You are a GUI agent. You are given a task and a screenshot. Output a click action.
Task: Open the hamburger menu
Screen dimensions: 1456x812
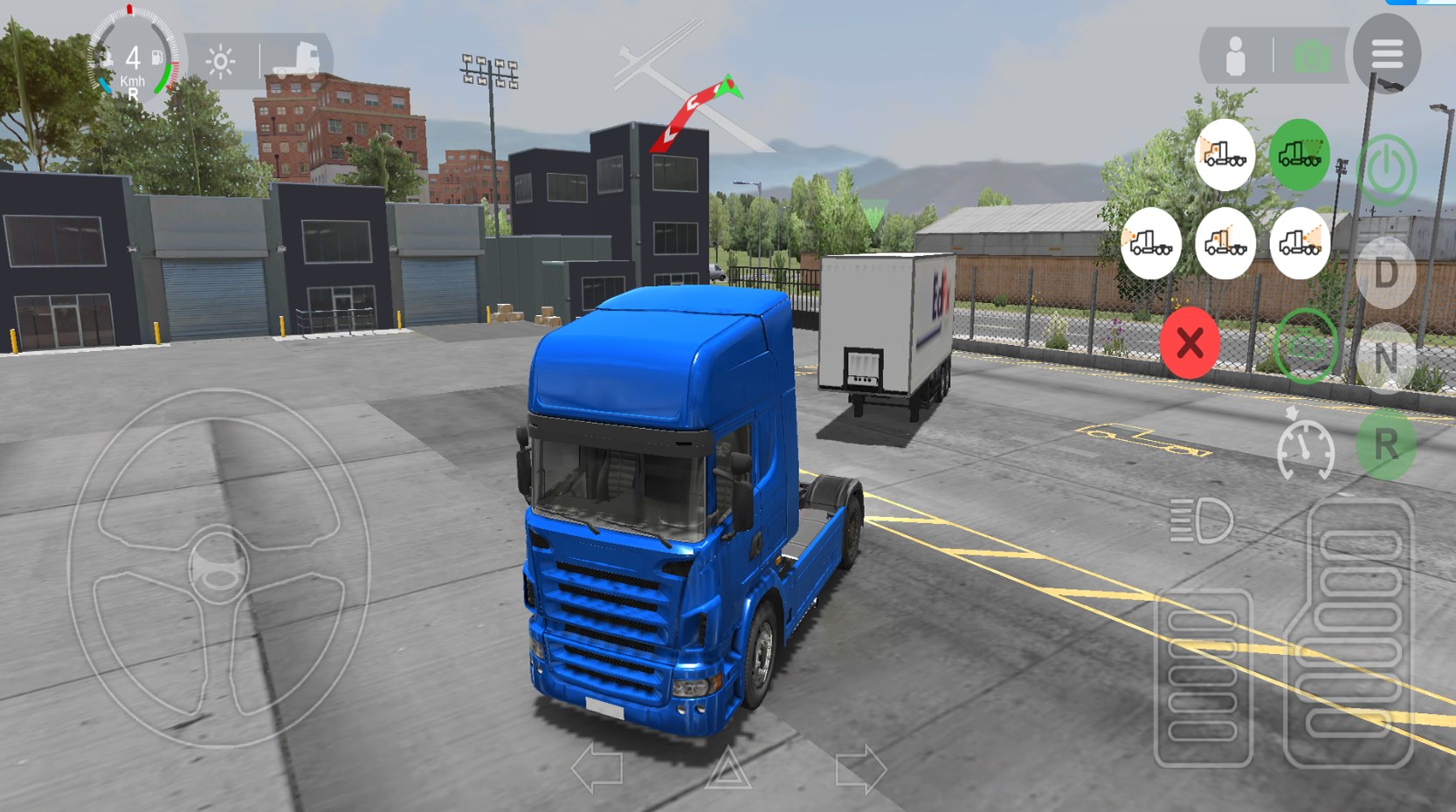[1386, 54]
